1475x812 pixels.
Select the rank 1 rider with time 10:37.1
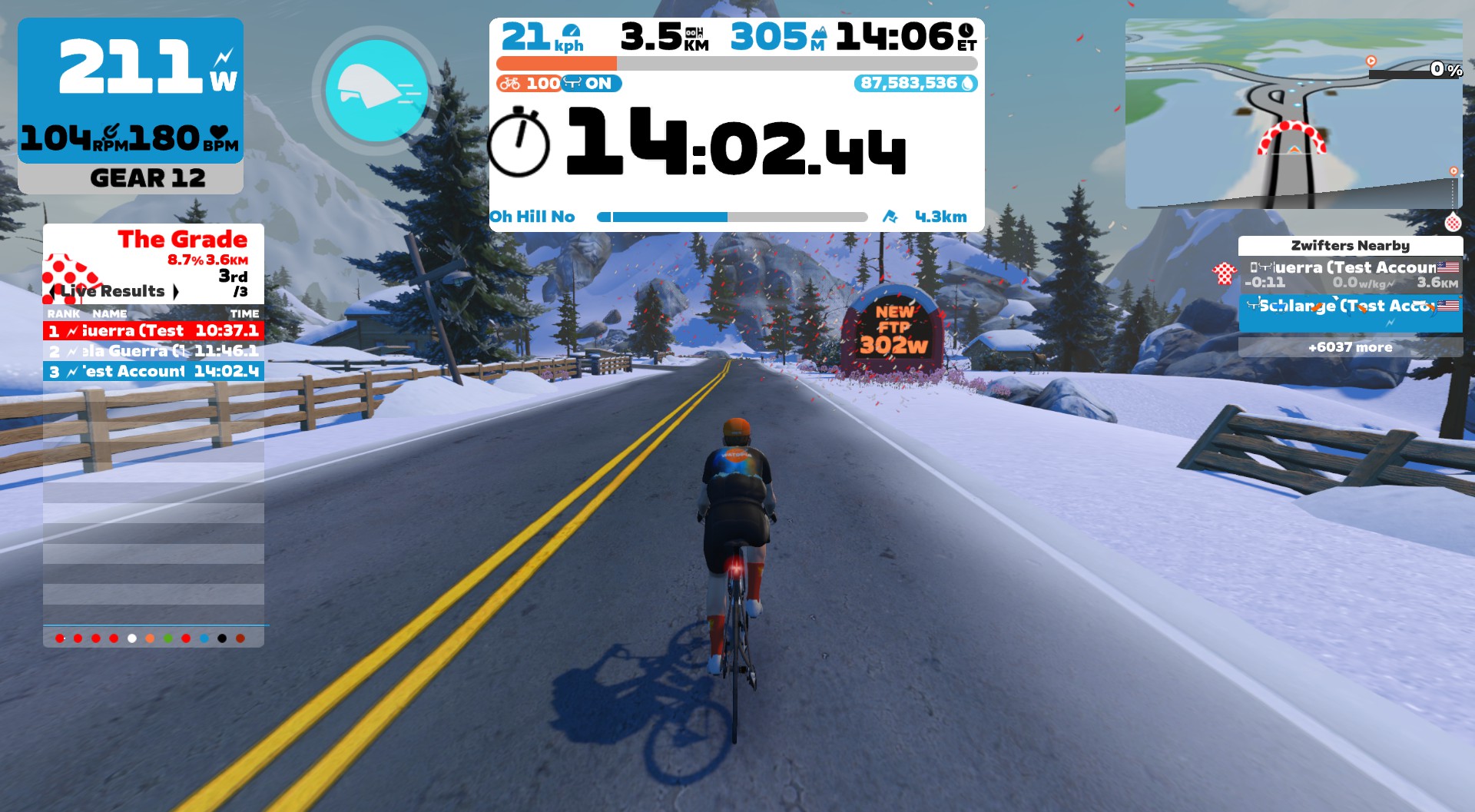[154, 331]
